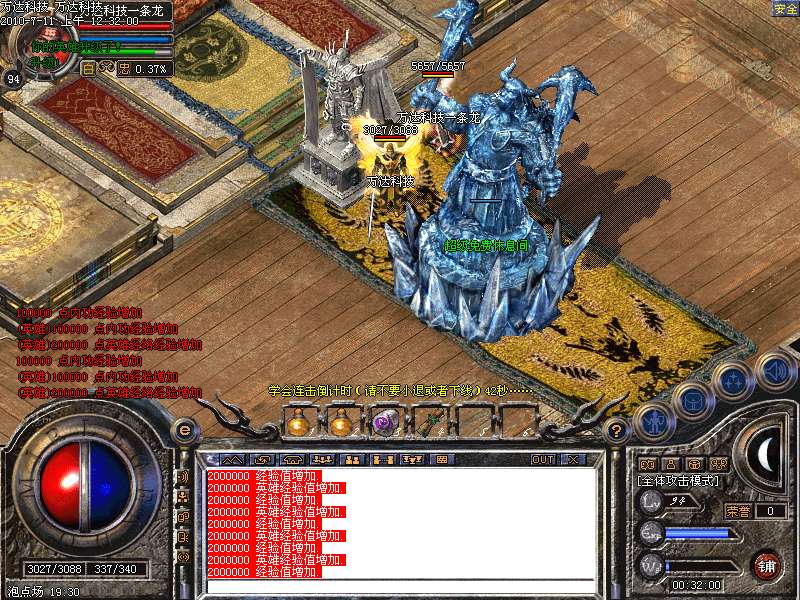Click the chat text input line
The width and height of the screenshot is (800, 600).
pos(400,587)
